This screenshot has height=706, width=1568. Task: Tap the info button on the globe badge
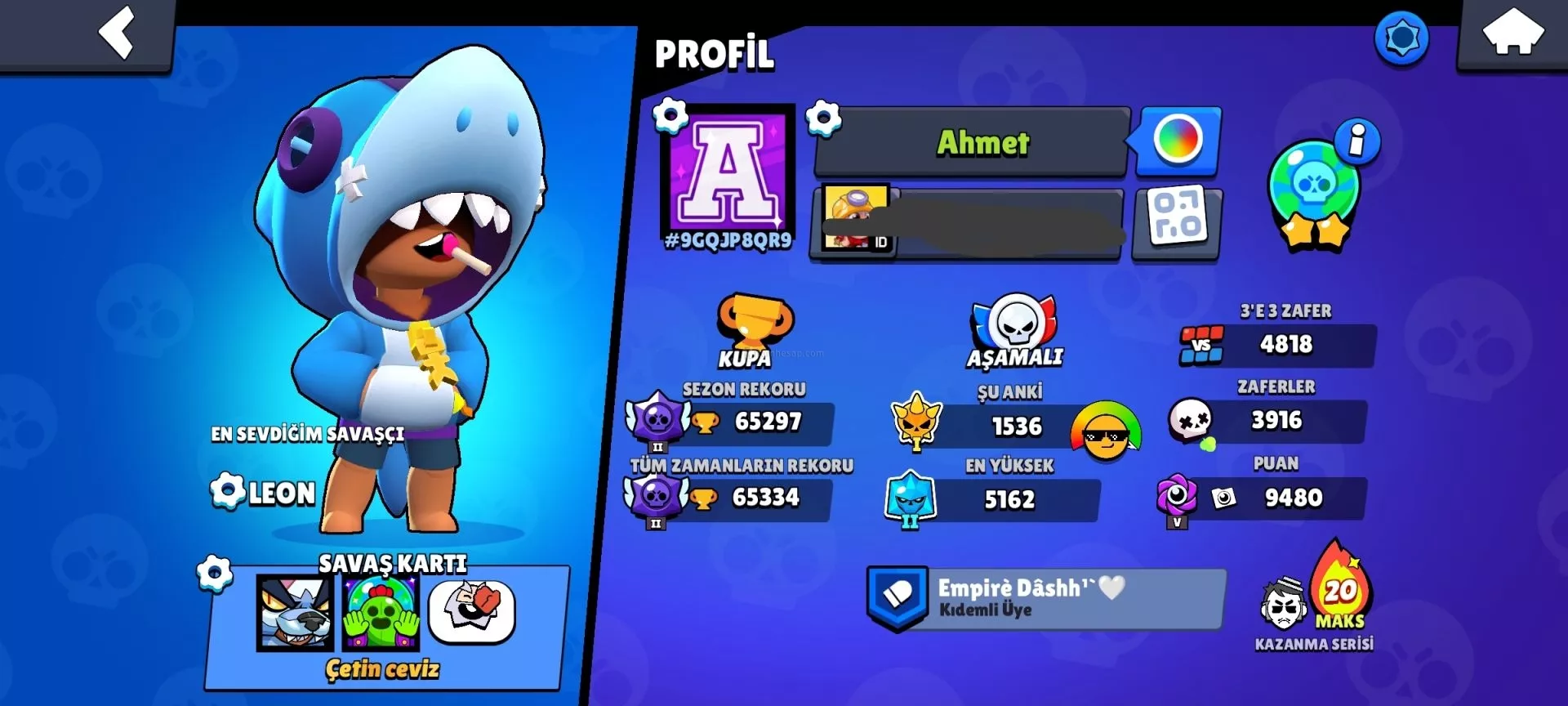(x=1356, y=141)
